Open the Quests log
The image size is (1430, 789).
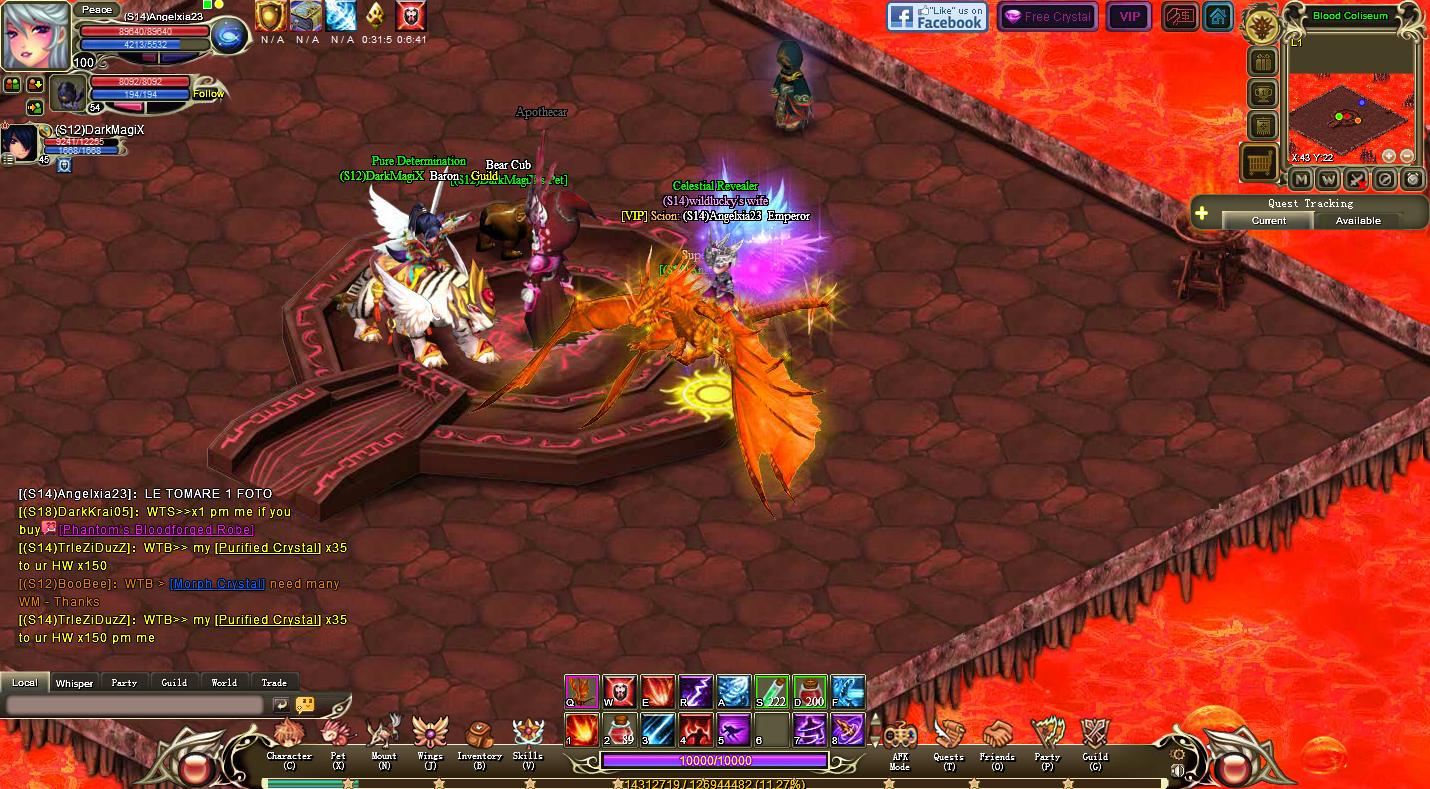948,740
